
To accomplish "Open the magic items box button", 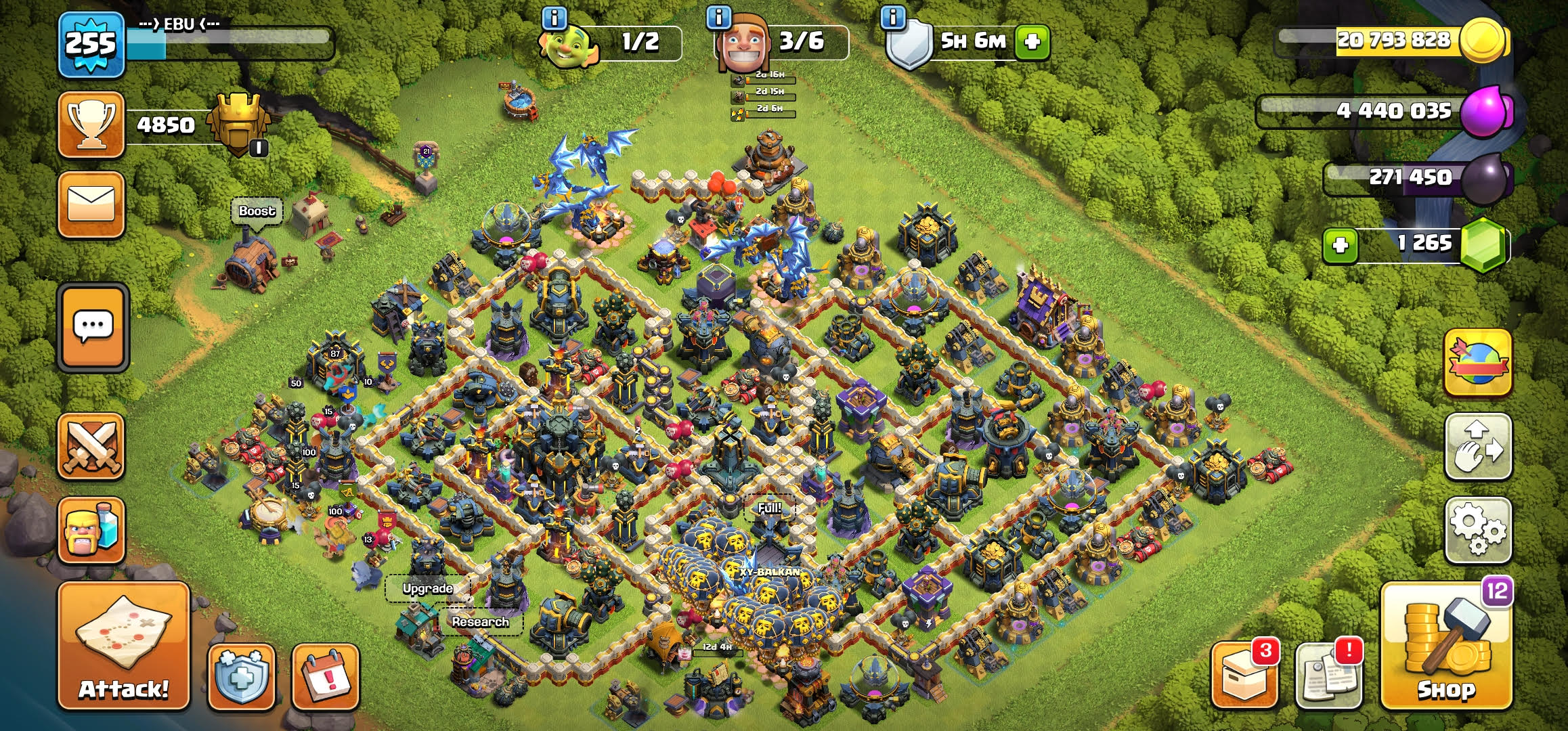I will pyautogui.click(x=1244, y=678).
